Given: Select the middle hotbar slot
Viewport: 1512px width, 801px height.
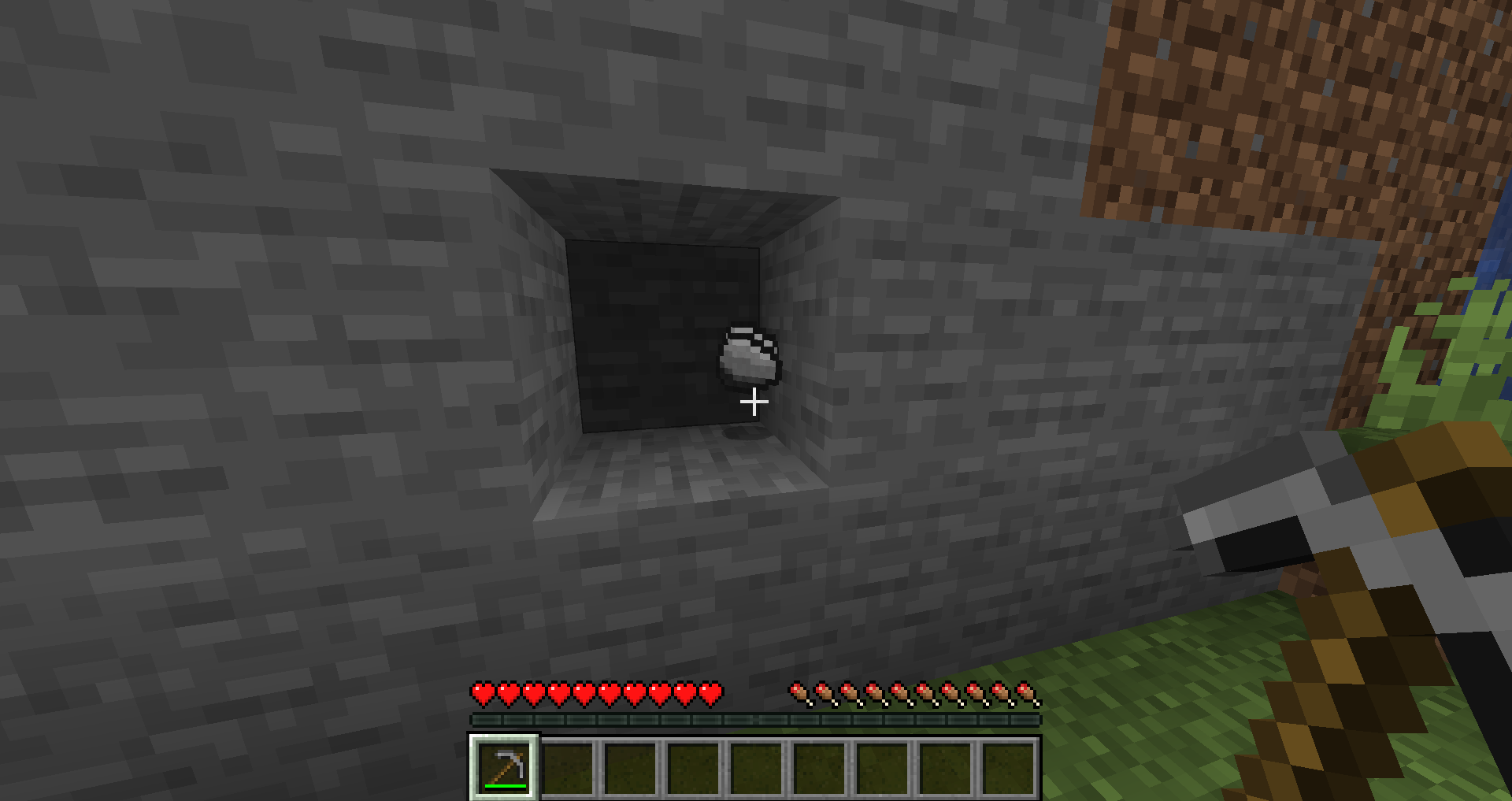Looking at the screenshot, I should 756,766.
